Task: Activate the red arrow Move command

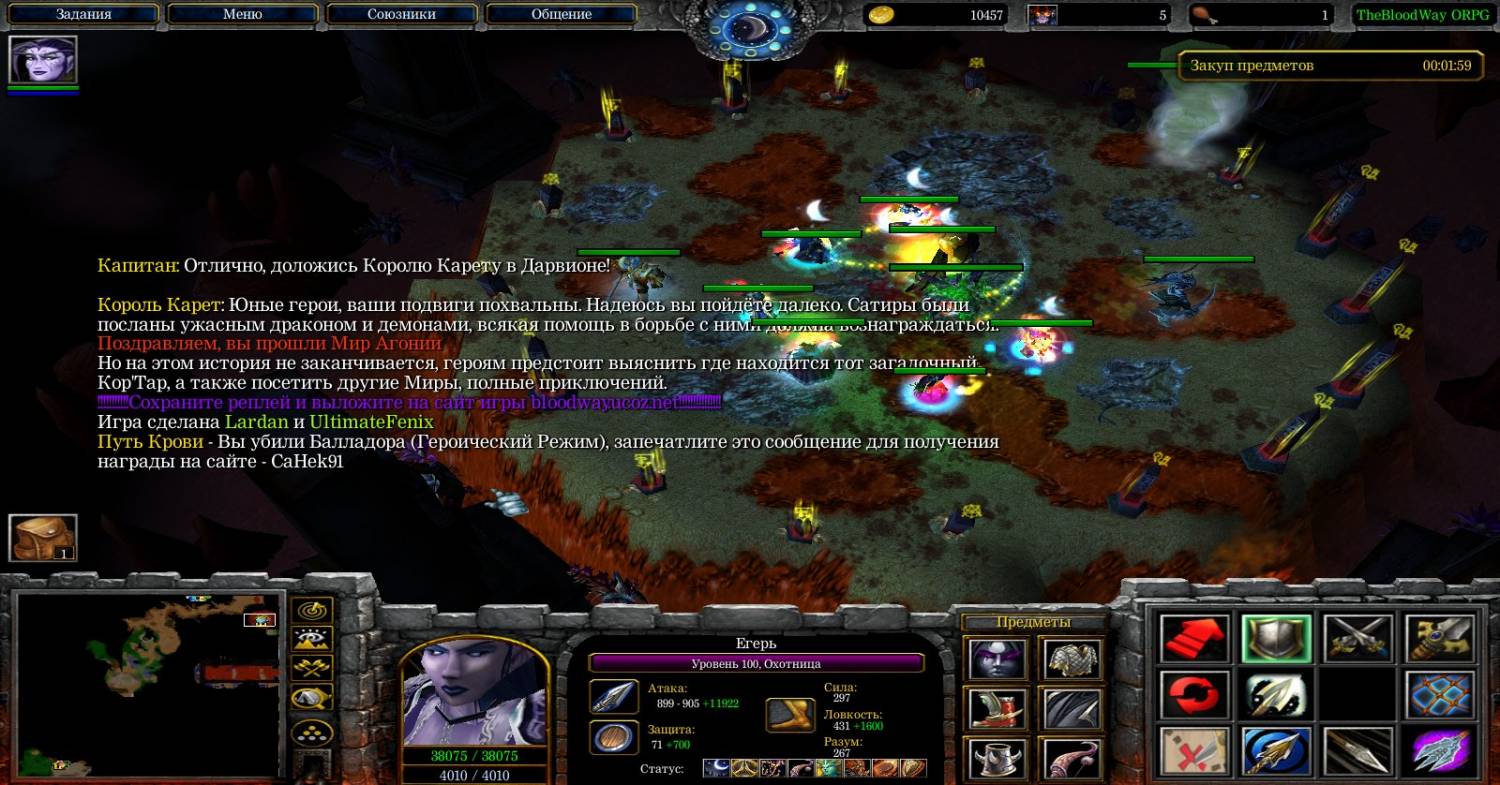Action: pos(1194,639)
